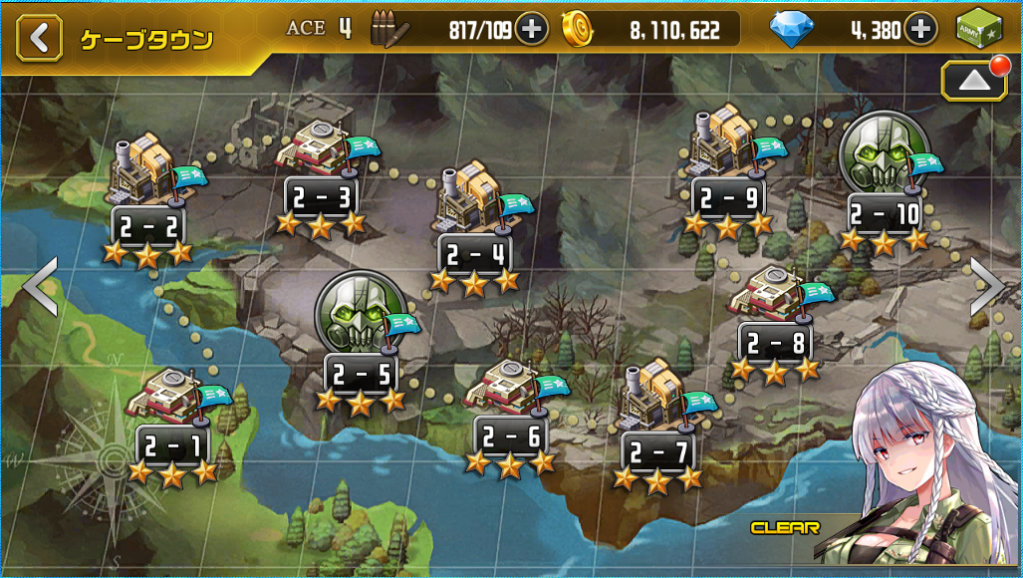Go to the previous map area
This screenshot has width=1023, height=578.
coord(40,287)
